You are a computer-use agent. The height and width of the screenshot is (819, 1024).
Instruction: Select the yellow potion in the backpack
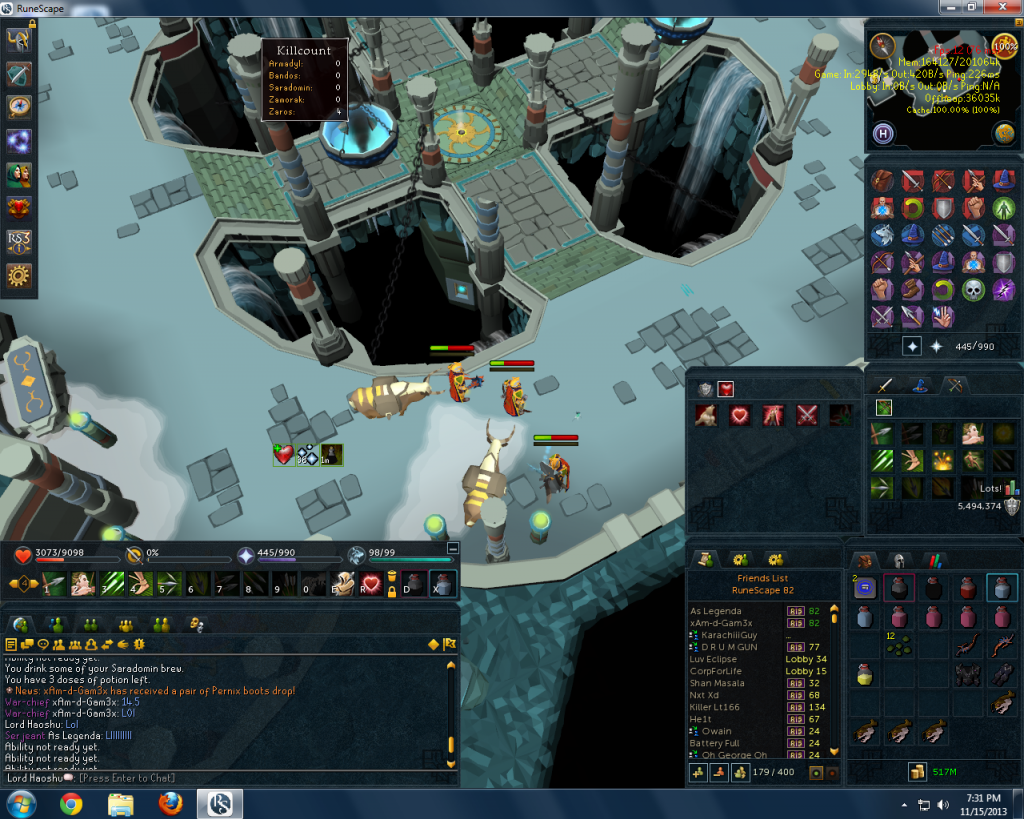(x=865, y=675)
